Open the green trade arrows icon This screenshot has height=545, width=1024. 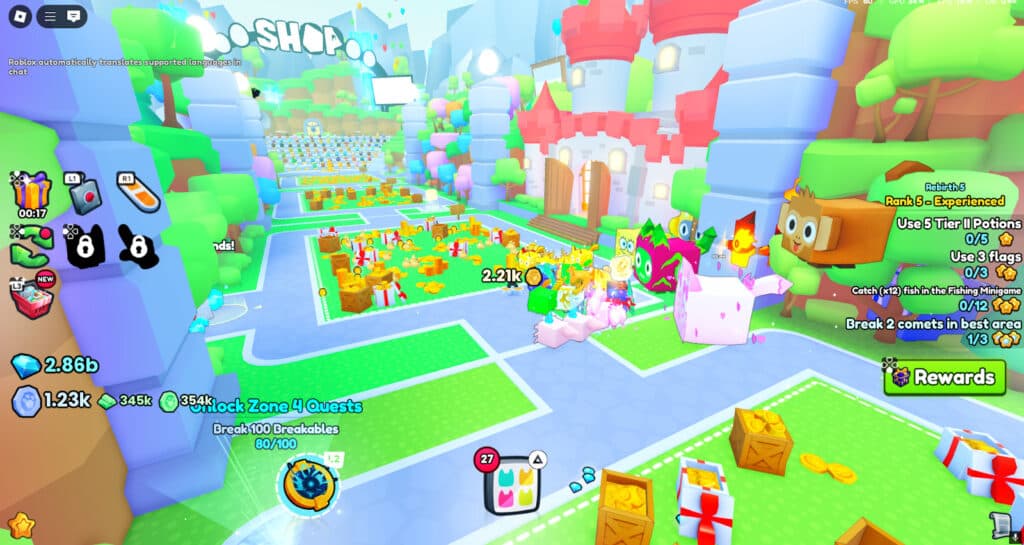pyautogui.click(x=31, y=246)
